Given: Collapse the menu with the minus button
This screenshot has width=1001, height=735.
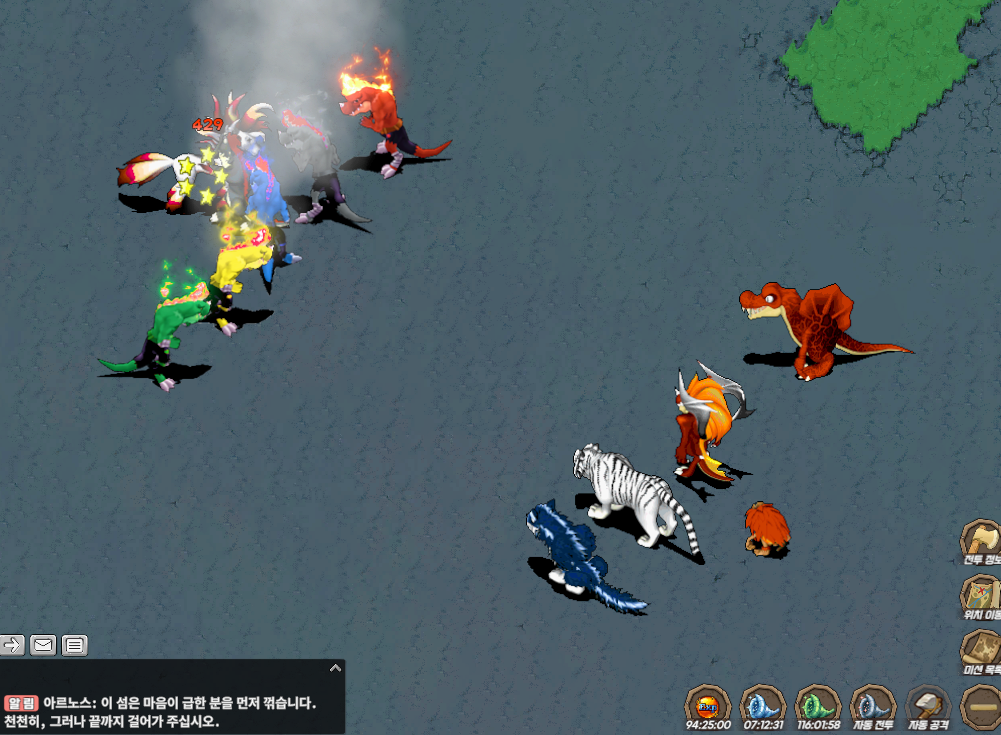Looking at the screenshot, I should (x=979, y=706).
